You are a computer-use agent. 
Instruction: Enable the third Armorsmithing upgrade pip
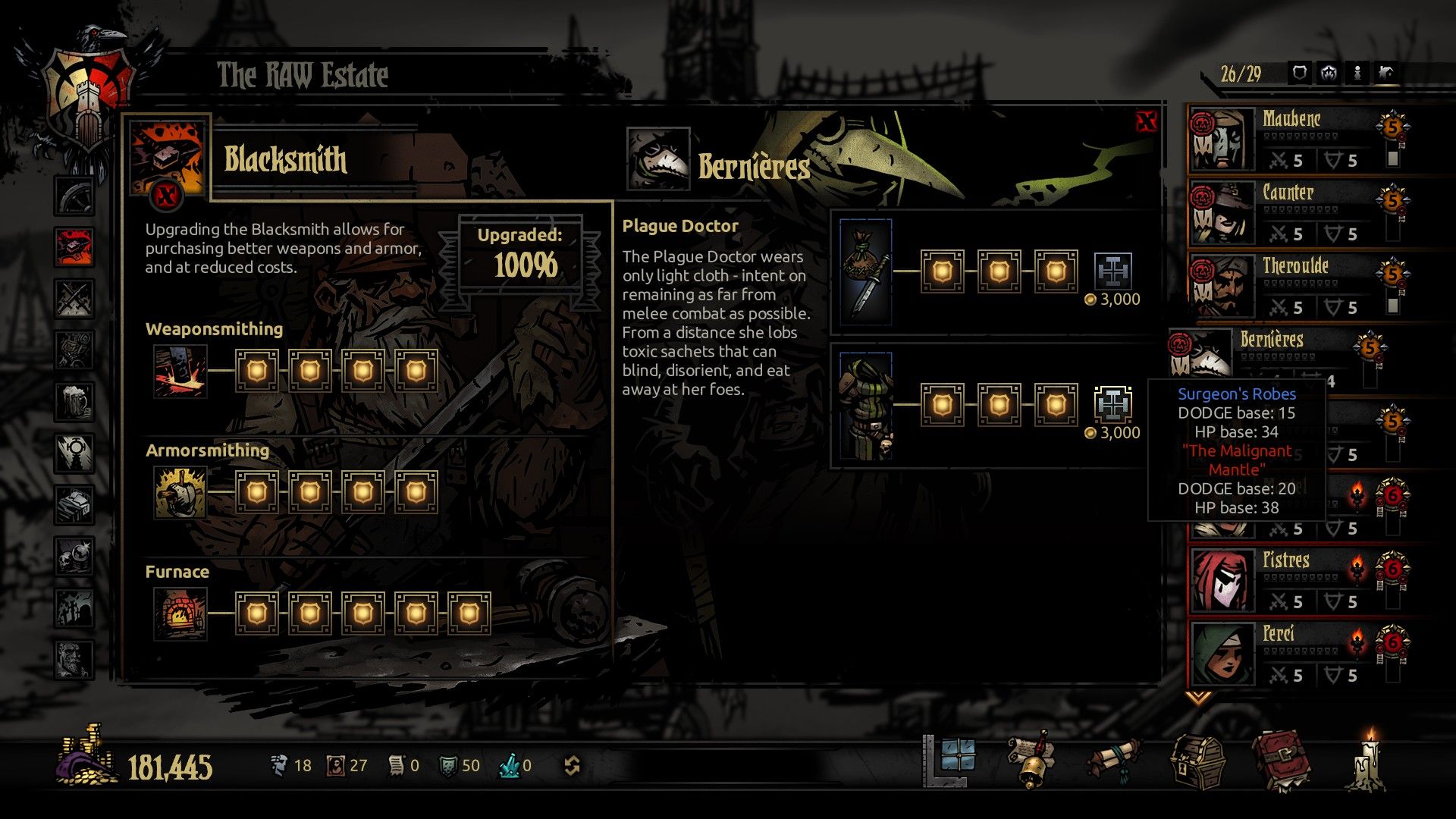364,491
